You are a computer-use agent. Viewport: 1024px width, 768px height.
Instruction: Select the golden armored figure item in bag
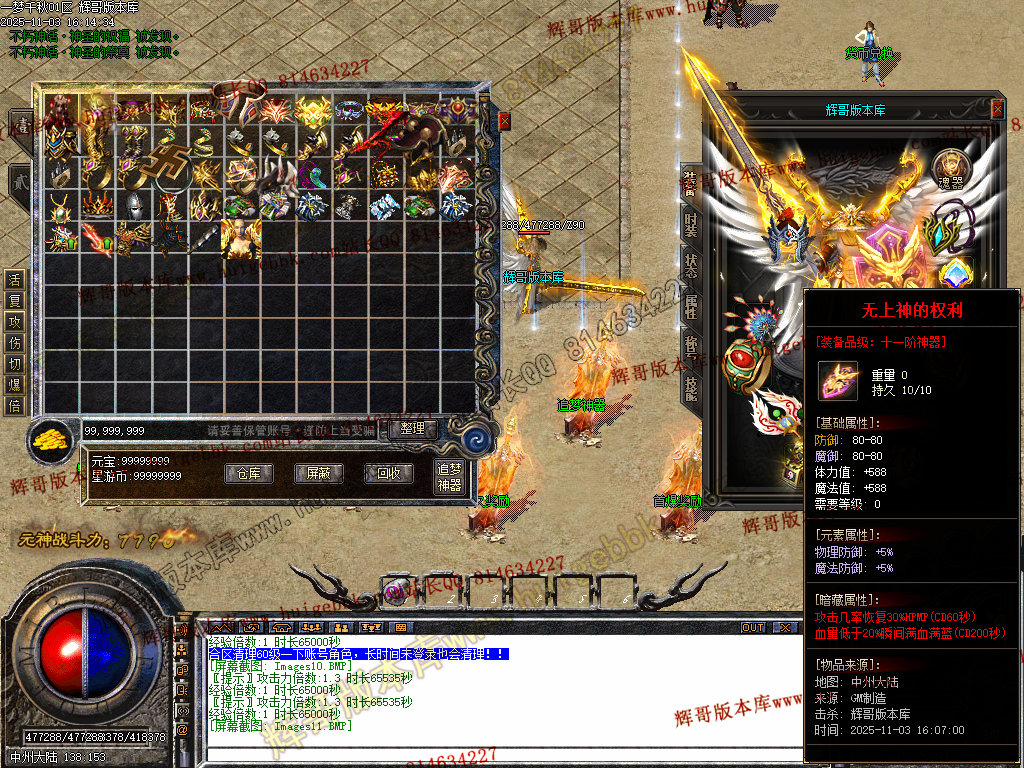click(240, 238)
